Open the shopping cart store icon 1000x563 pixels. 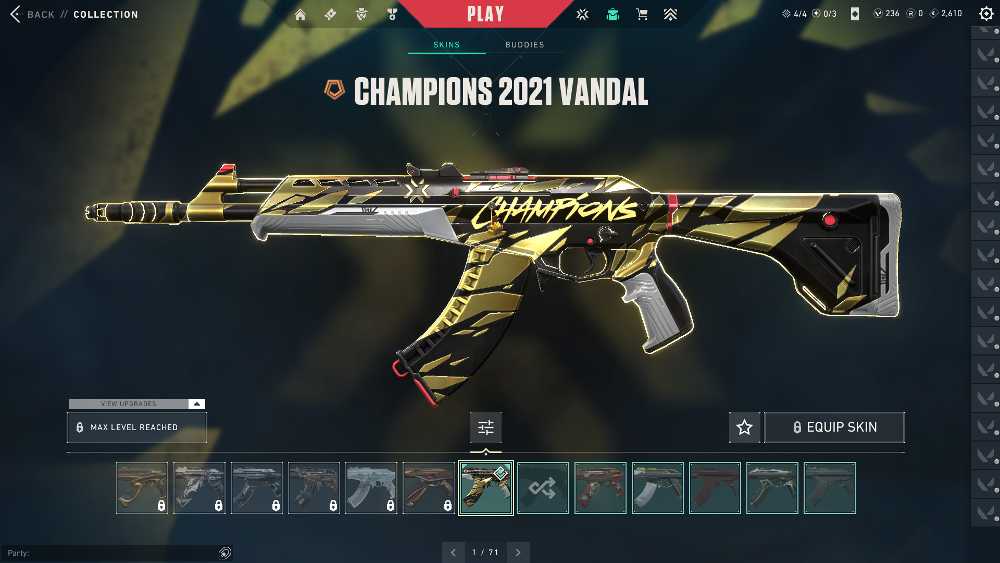pyautogui.click(x=642, y=15)
